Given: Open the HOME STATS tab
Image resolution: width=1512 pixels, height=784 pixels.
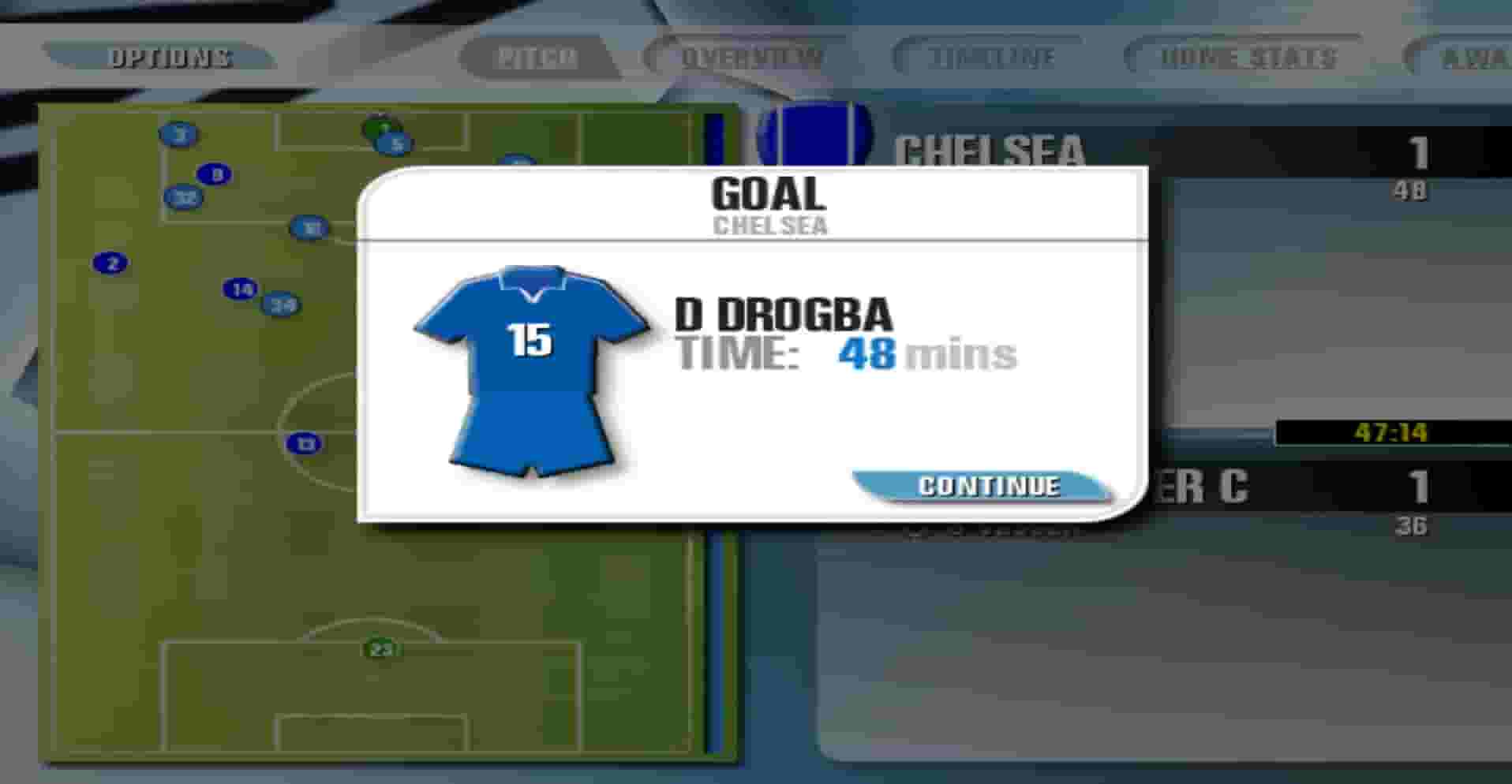Looking at the screenshot, I should point(1247,56).
